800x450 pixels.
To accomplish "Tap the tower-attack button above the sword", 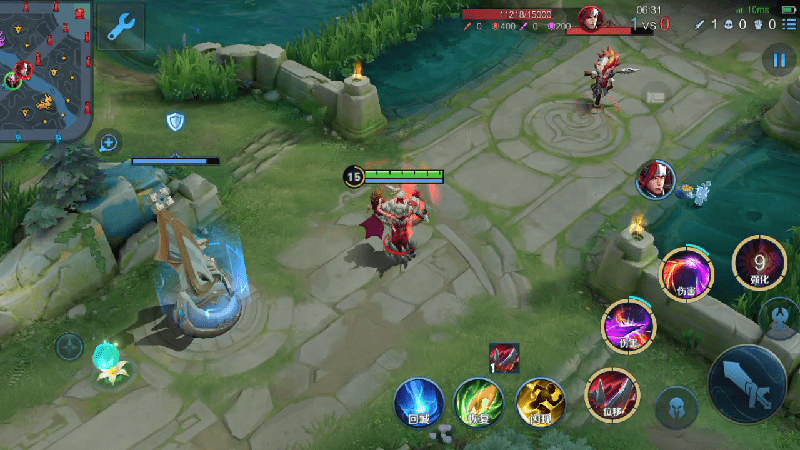I will click(779, 317).
